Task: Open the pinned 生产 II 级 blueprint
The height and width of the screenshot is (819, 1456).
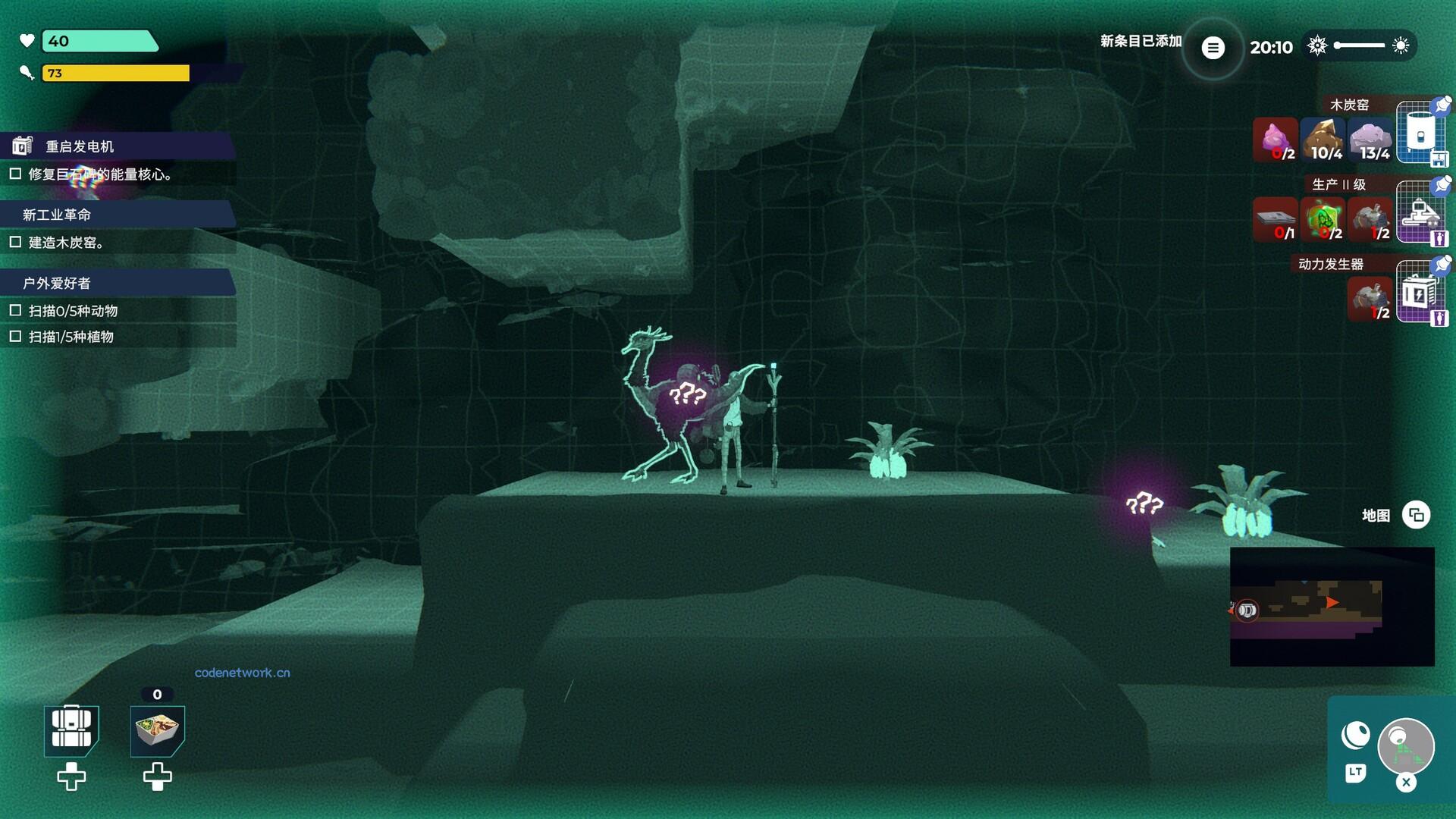Action: pos(1420,214)
